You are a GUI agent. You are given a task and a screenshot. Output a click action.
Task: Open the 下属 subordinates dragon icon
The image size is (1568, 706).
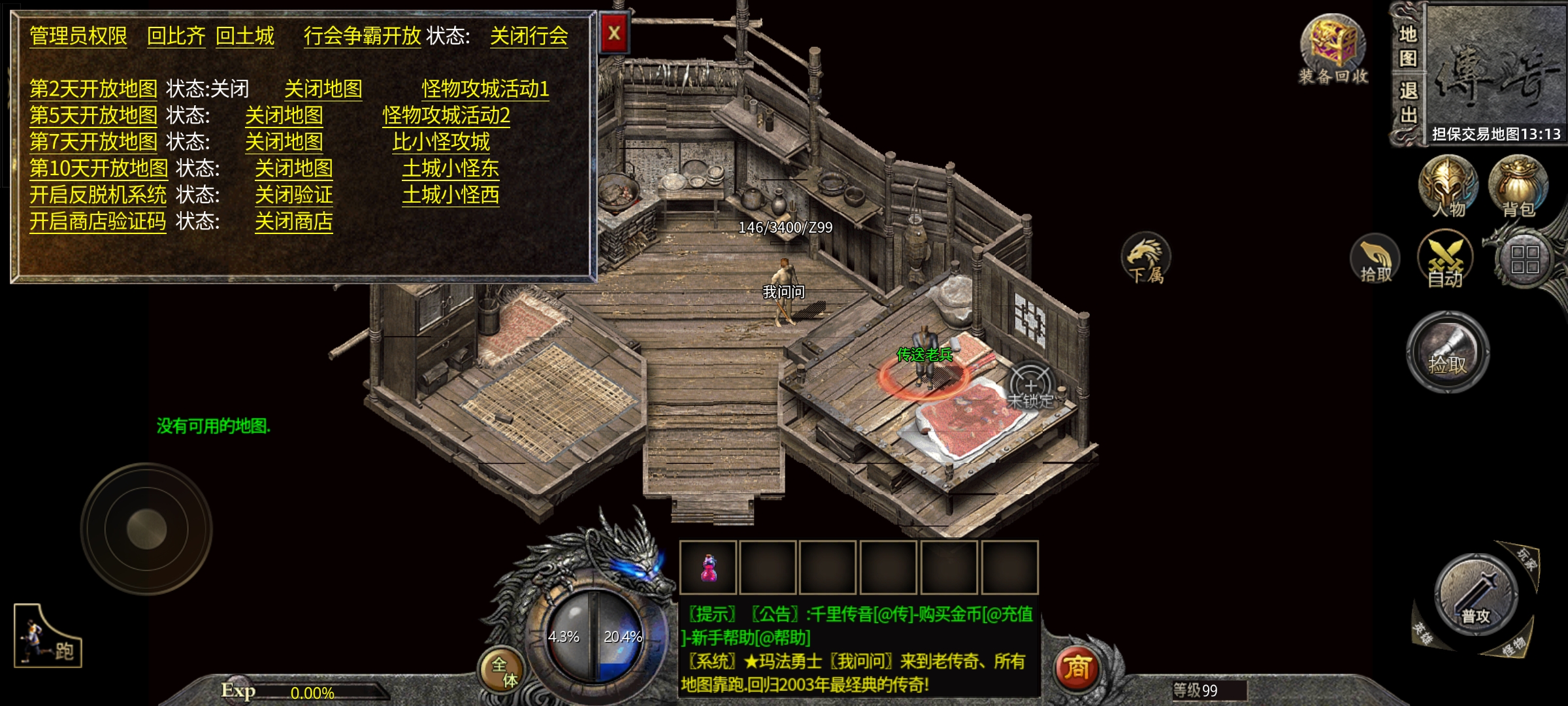click(1146, 258)
